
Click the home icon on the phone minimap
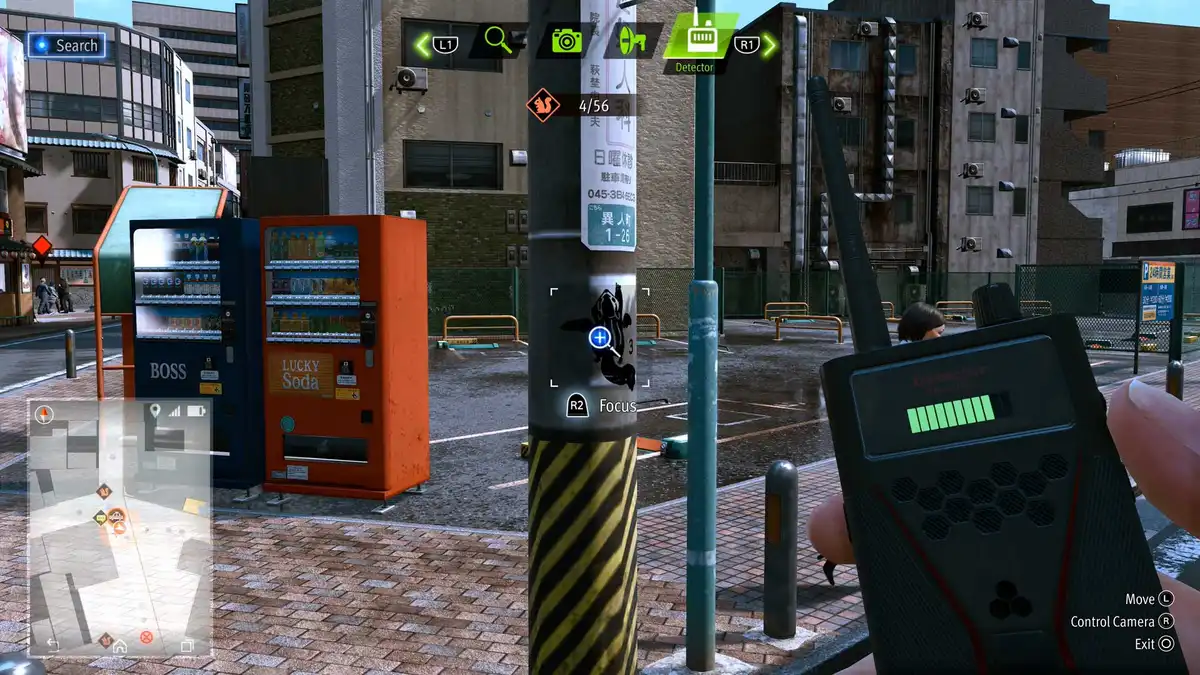[120, 645]
